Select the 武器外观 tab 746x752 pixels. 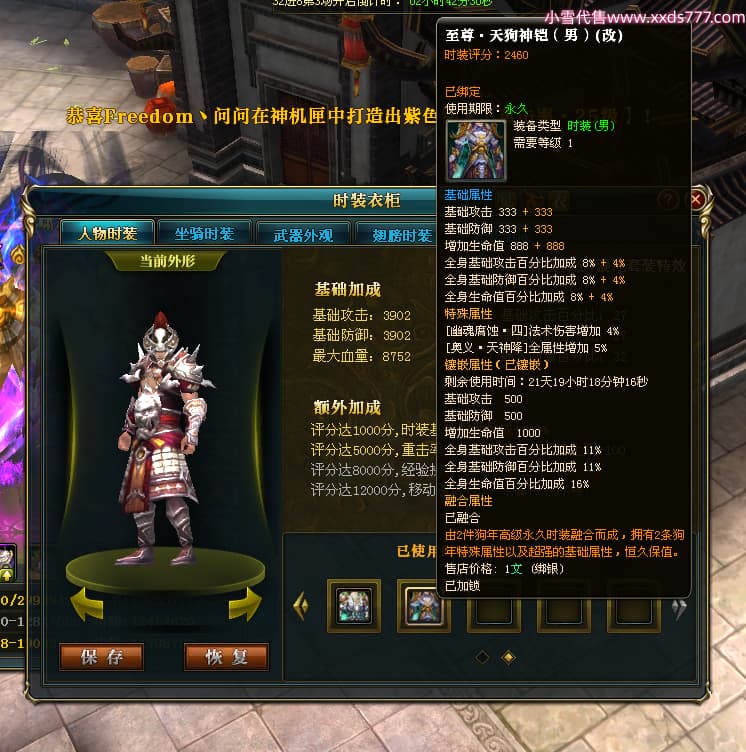(297, 234)
